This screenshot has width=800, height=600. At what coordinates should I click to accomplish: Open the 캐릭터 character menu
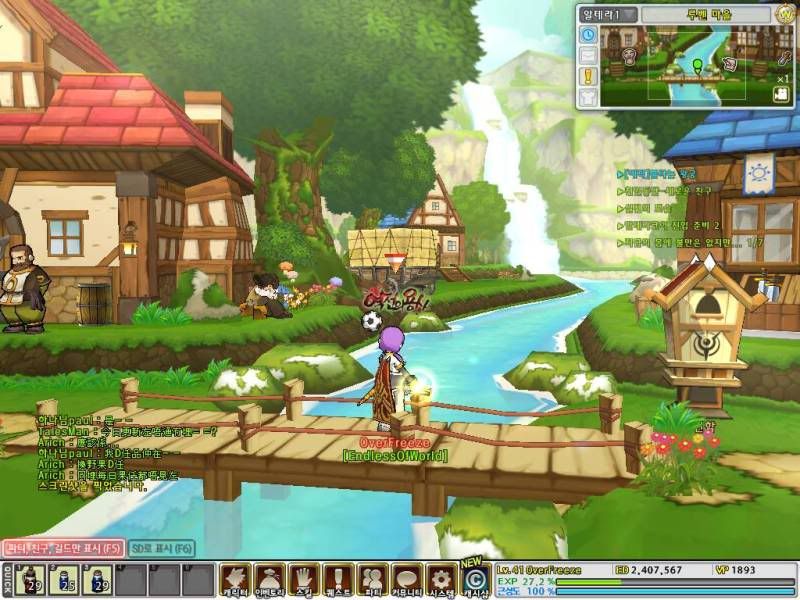(x=234, y=580)
